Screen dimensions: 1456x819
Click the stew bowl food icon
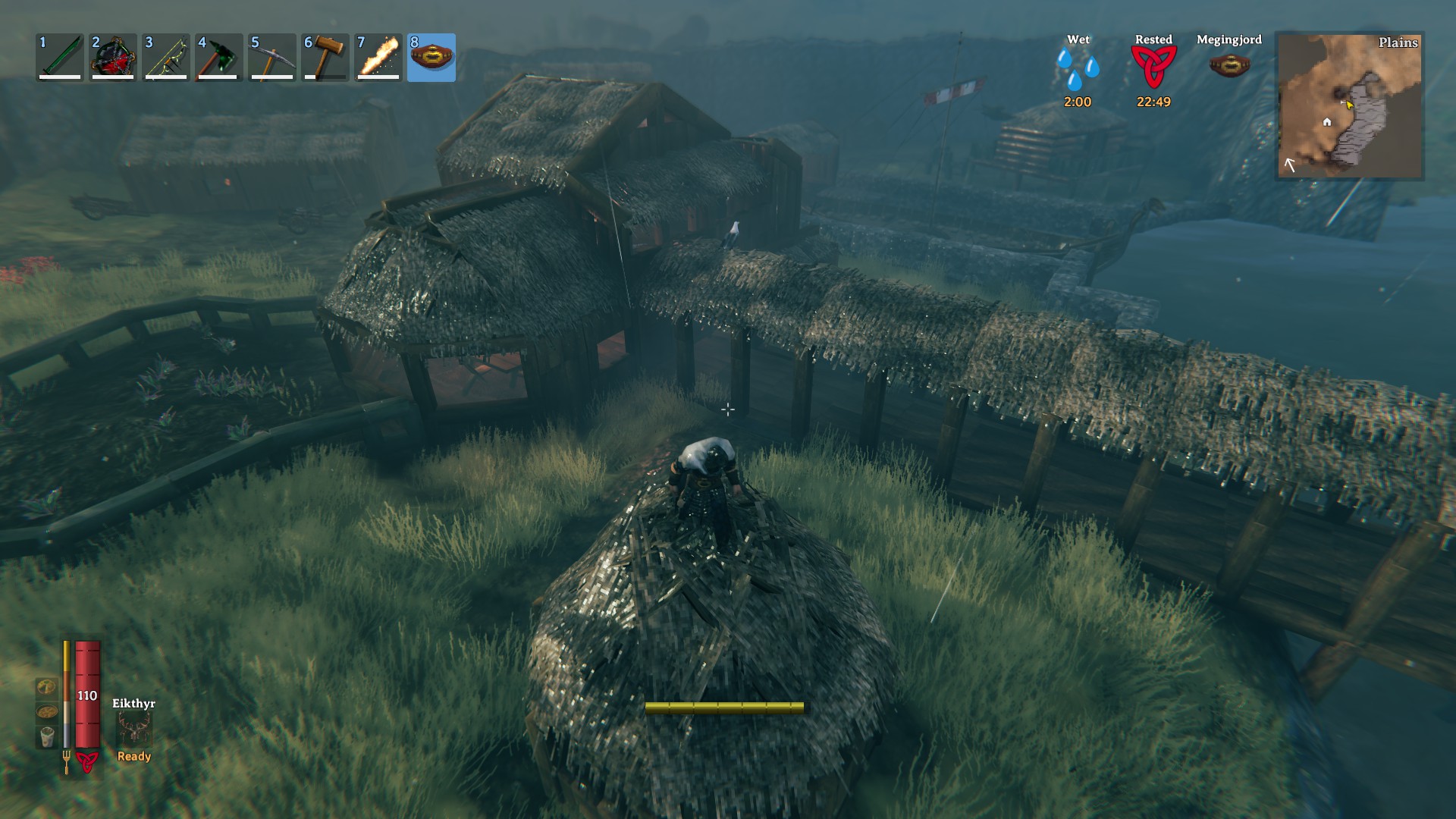click(47, 712)
